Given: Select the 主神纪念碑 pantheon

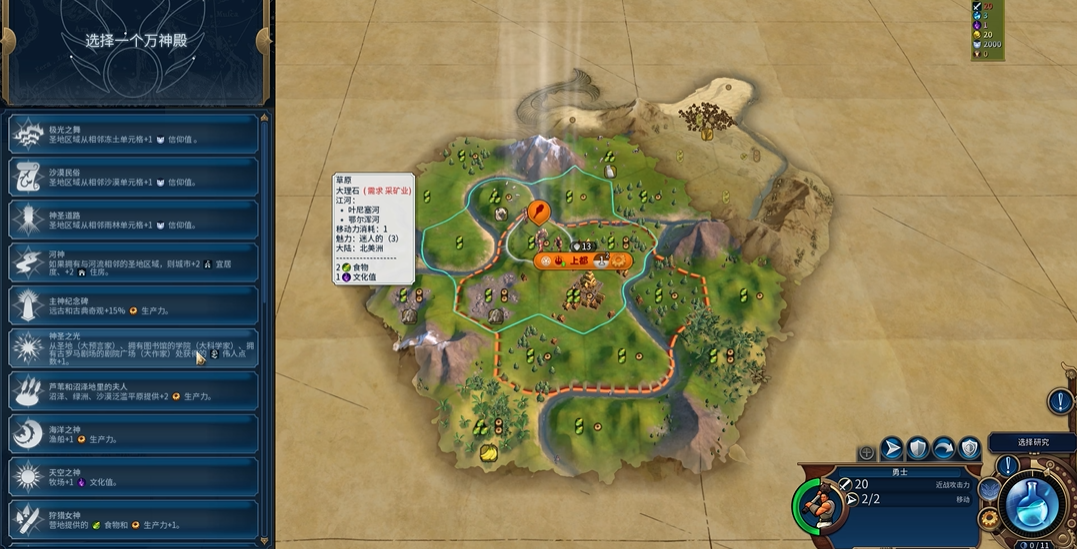Looking at the screenshot, I should coord(133,305).
